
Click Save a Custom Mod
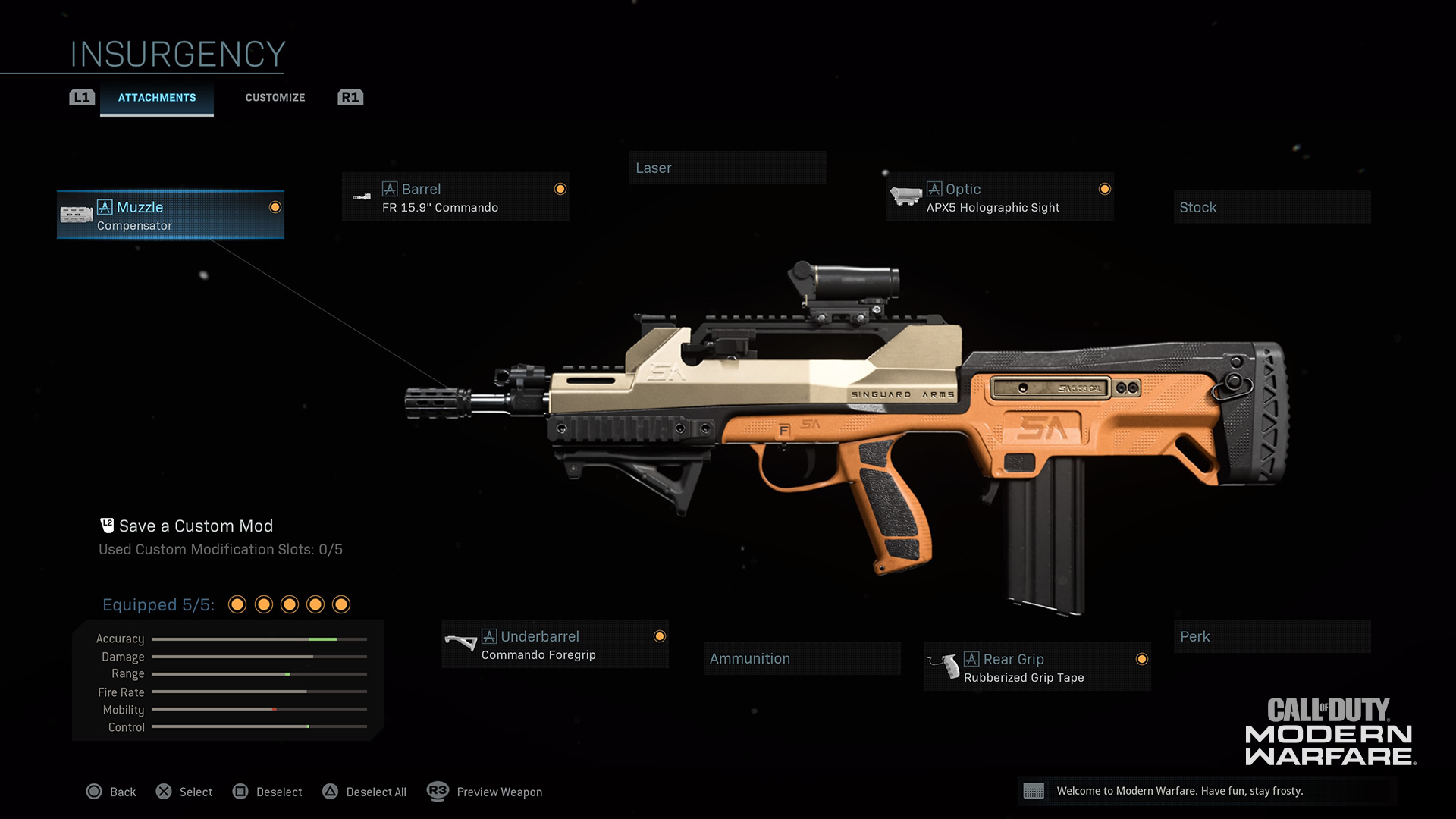click(x=195, y=526)
